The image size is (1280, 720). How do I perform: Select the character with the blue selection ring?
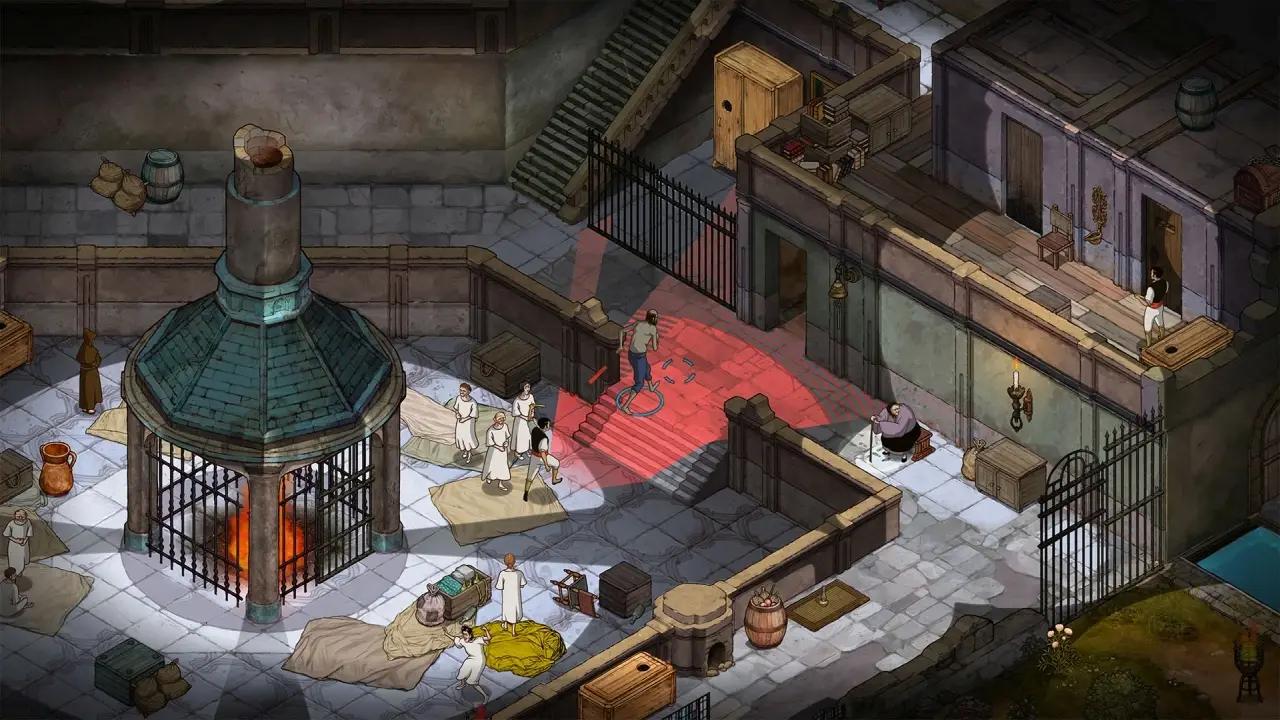[x=642, y=353]
